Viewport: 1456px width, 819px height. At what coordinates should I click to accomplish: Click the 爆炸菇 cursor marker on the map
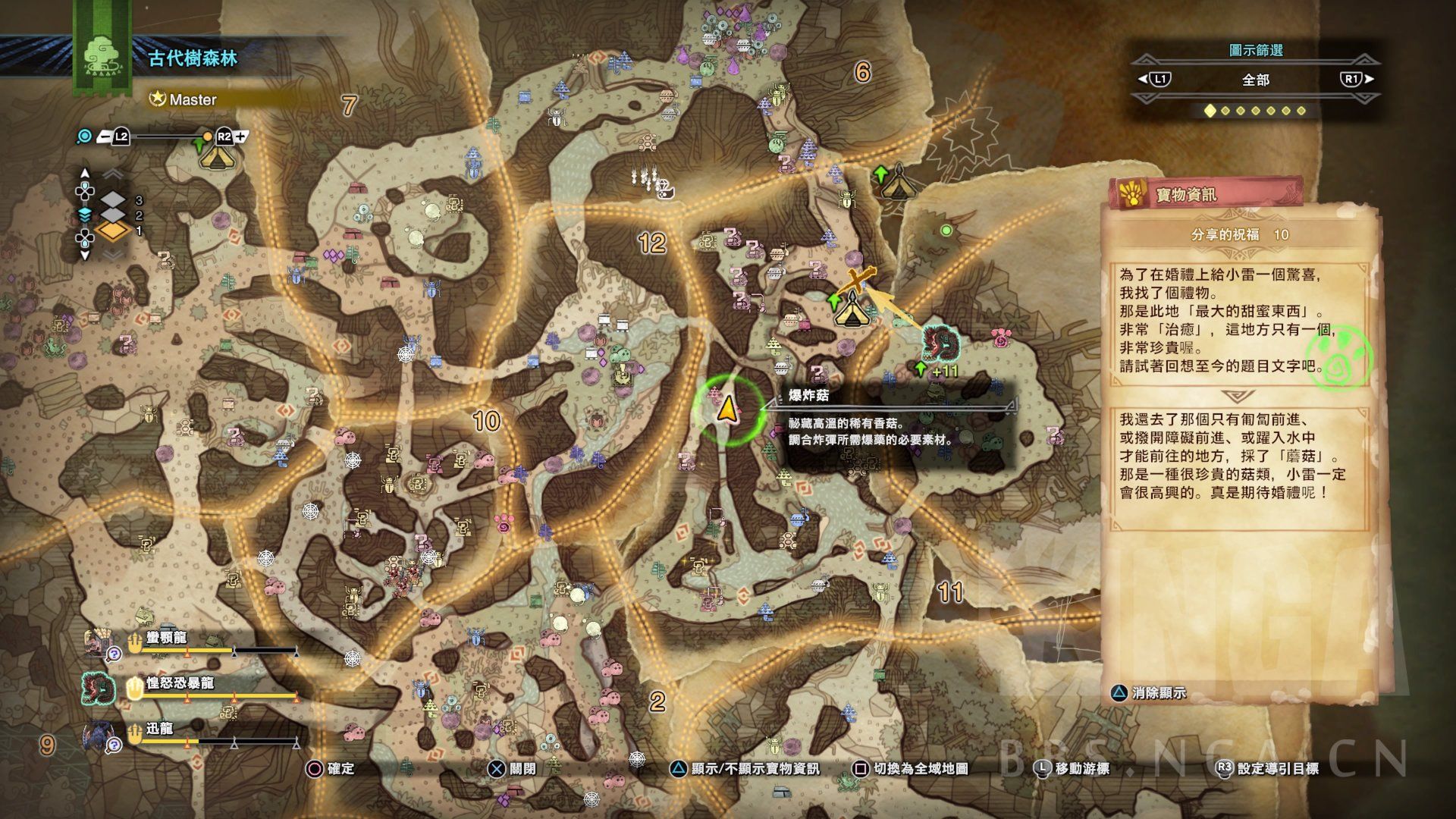pos(727,409)
